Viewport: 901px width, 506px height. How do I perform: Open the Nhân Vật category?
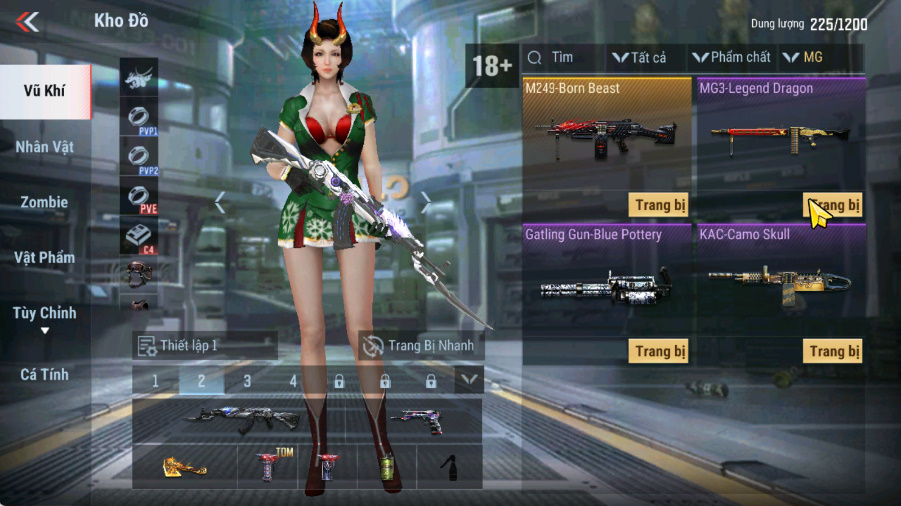45,147
